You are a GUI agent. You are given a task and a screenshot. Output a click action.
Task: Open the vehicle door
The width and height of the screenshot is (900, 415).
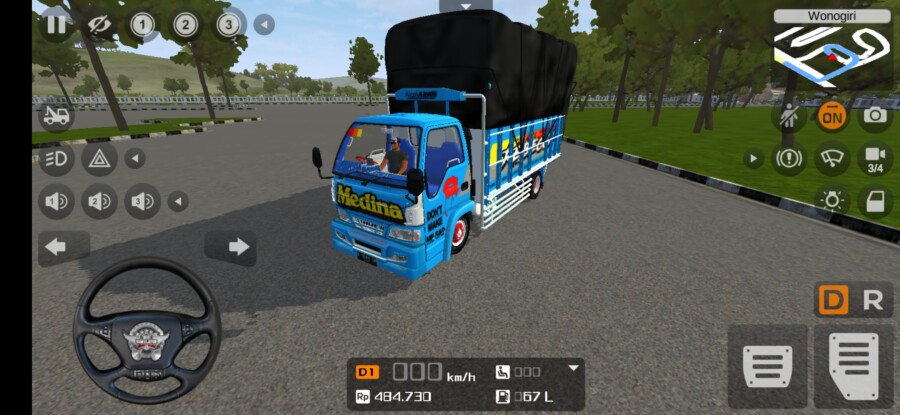click(x=875, y=201)
